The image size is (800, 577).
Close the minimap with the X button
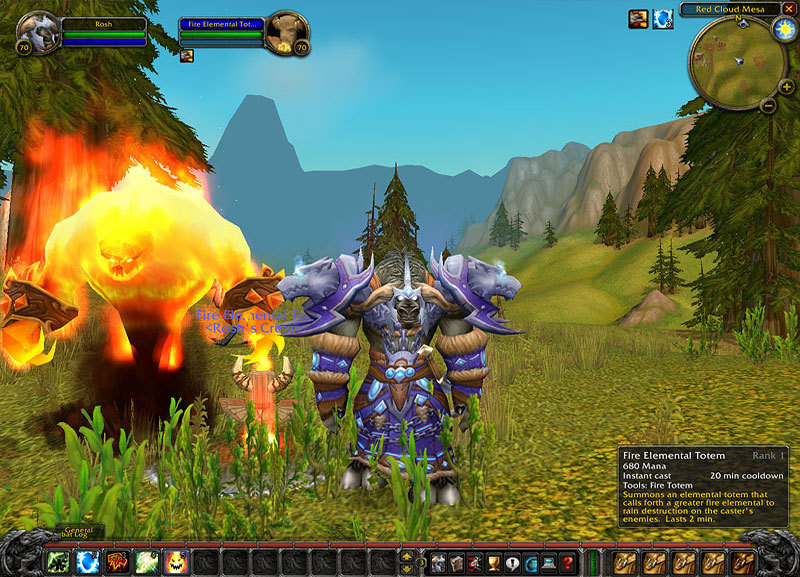[x=789, y=9]
